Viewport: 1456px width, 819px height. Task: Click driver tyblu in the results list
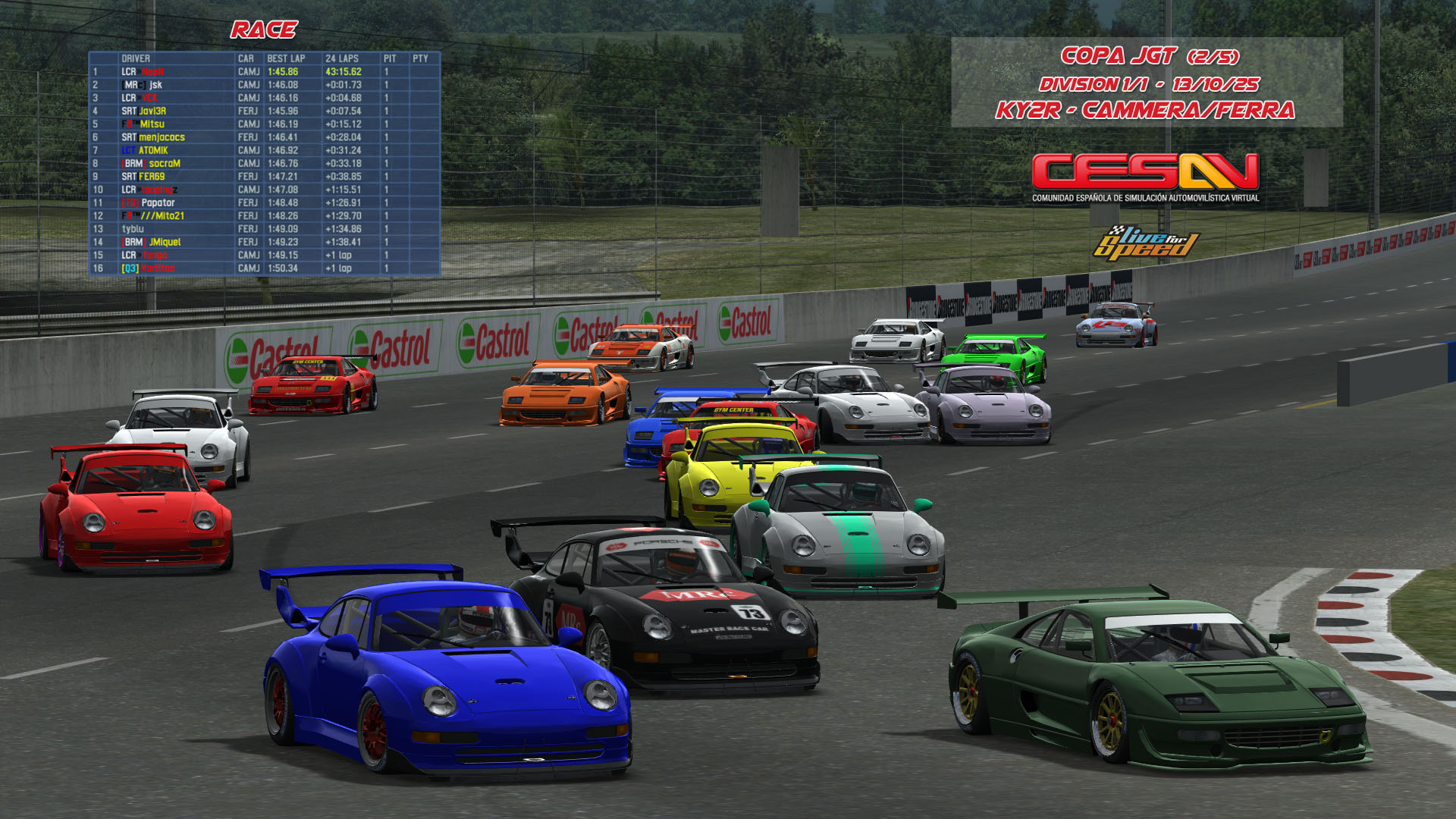(133, 229)
